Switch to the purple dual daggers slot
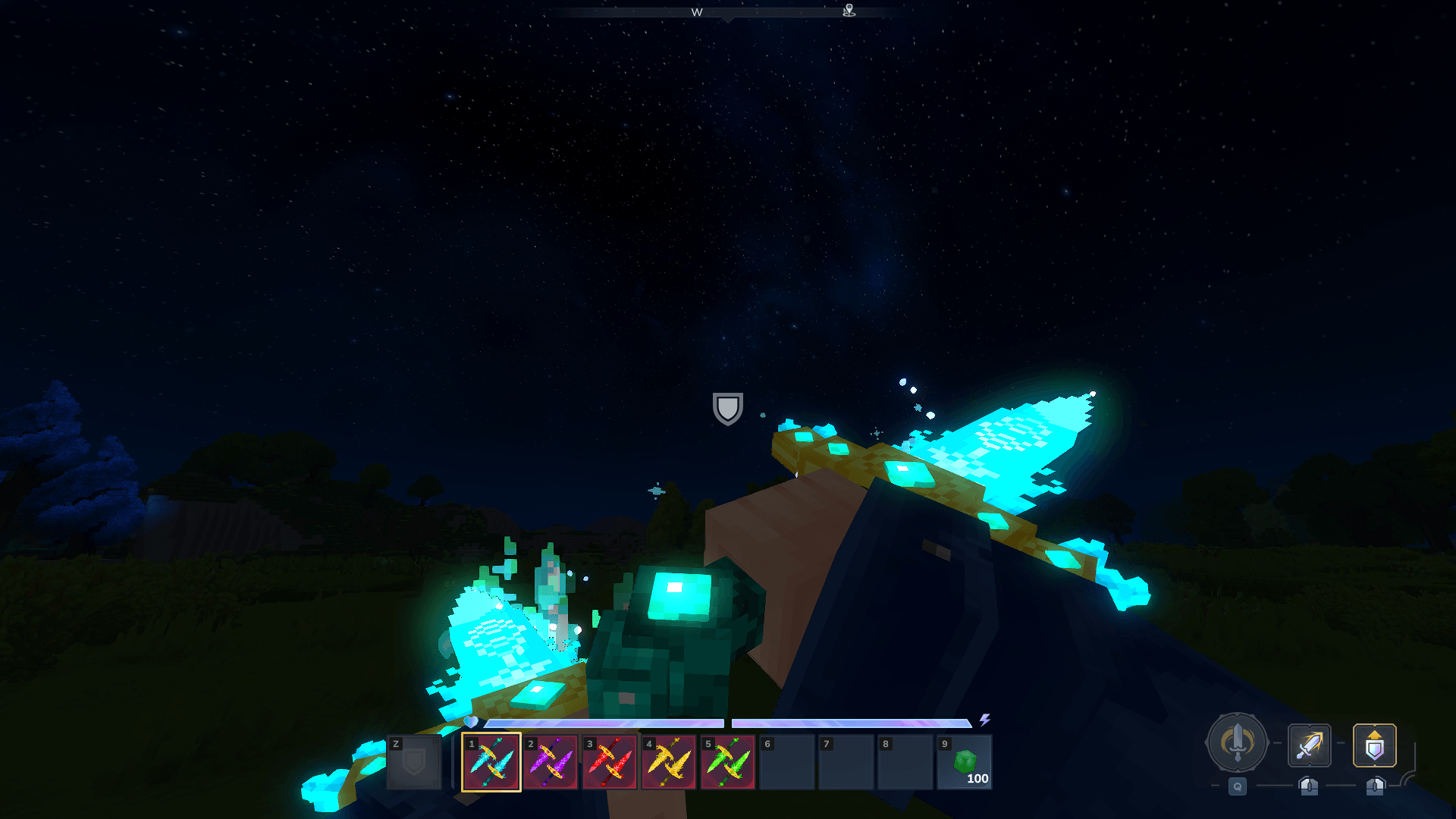 click(551, 761)
